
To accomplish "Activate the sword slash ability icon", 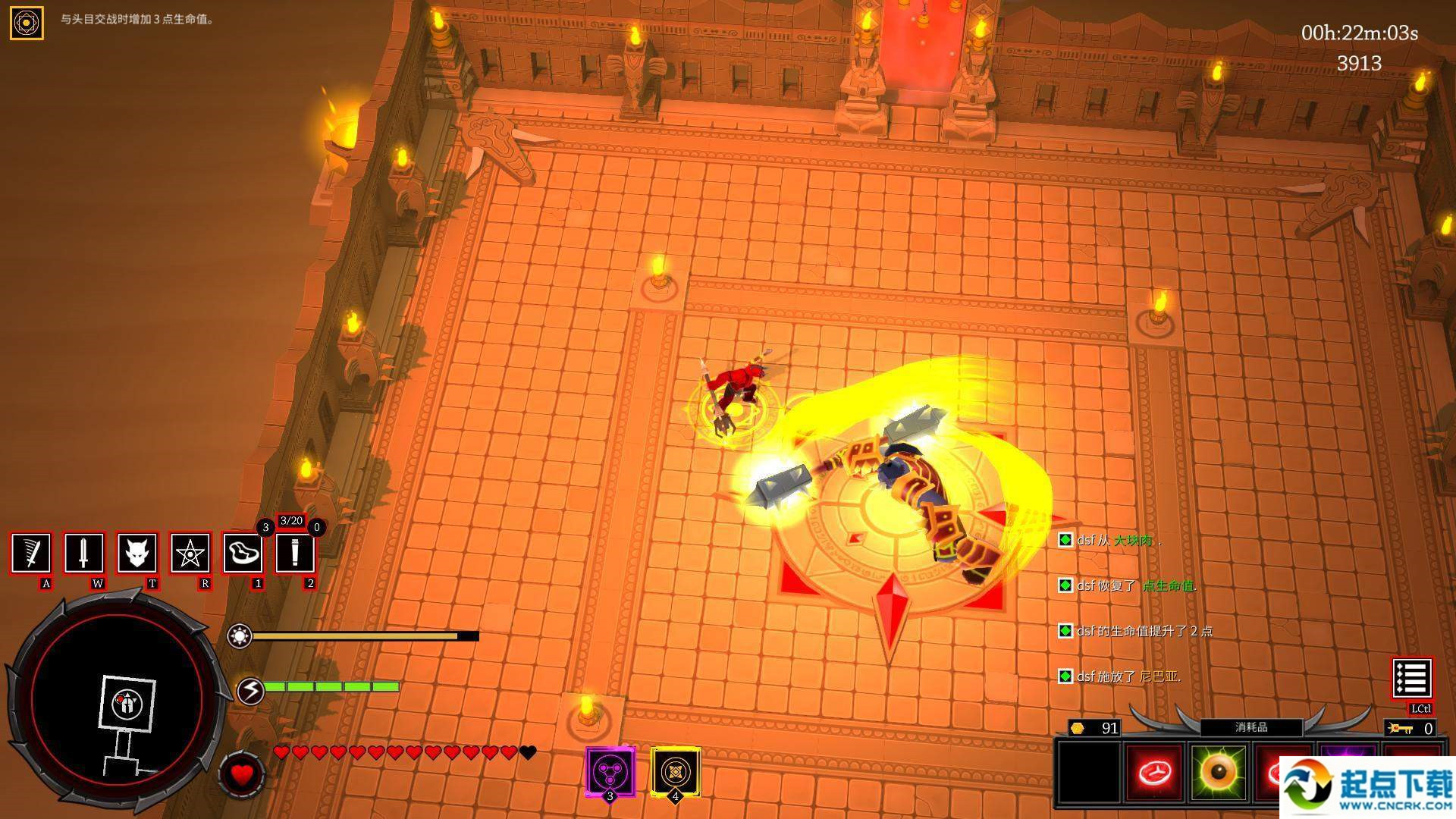I will click(31, 553).
